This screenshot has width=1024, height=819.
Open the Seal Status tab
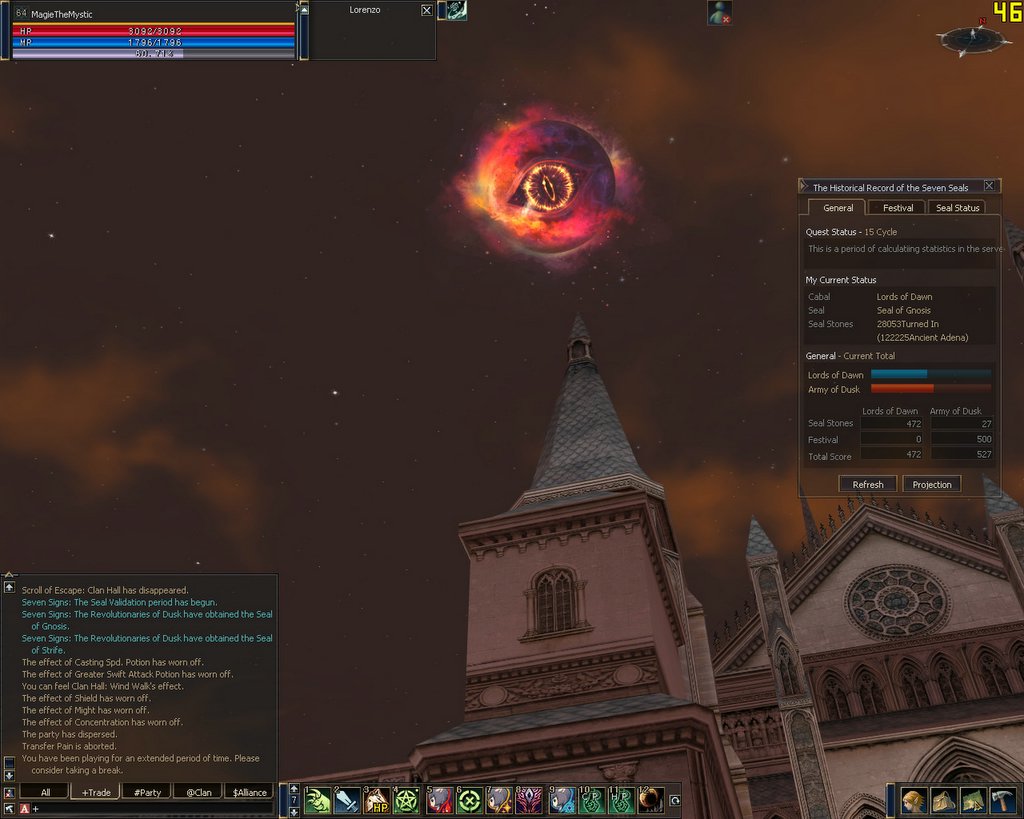click(x=957, y=208)
